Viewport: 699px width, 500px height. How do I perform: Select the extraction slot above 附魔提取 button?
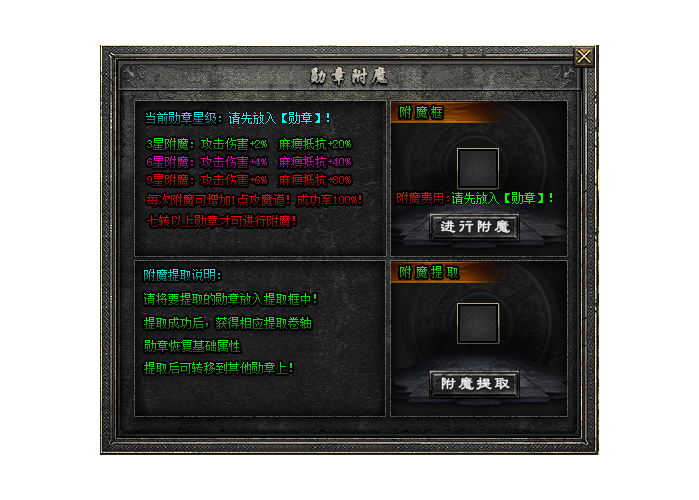pos(477,323)
